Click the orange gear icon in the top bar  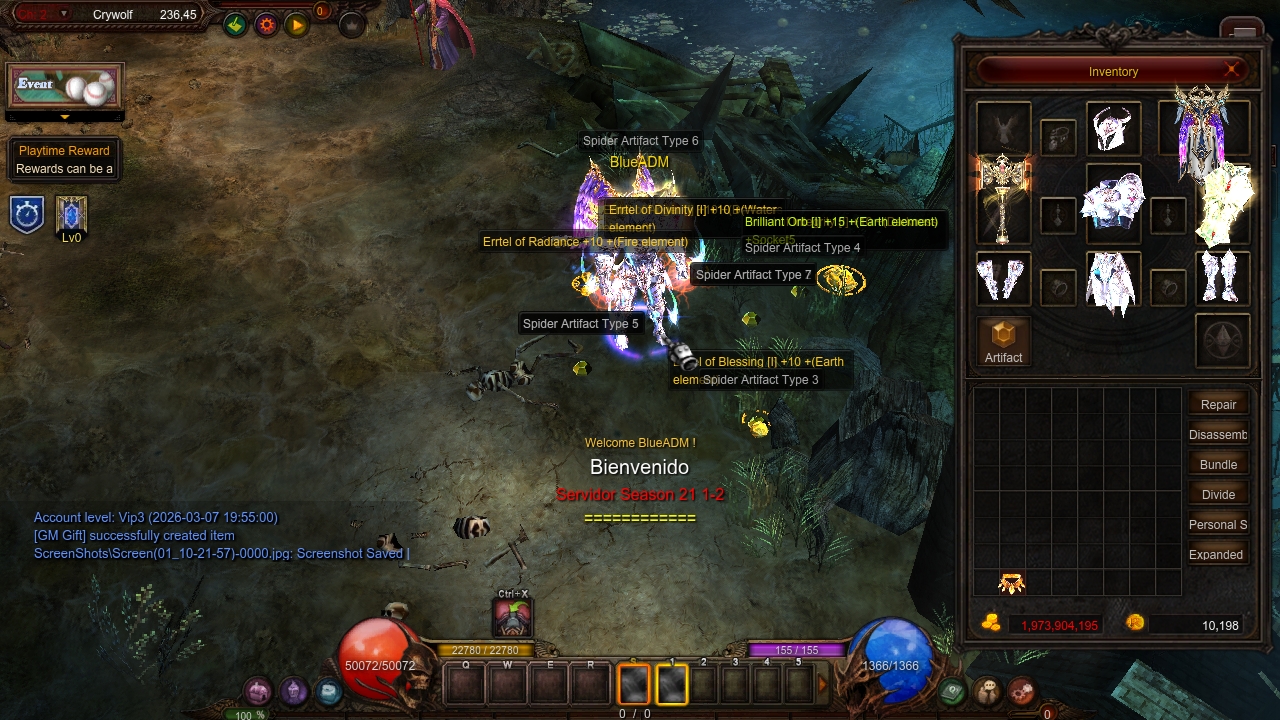pos(266,25)
